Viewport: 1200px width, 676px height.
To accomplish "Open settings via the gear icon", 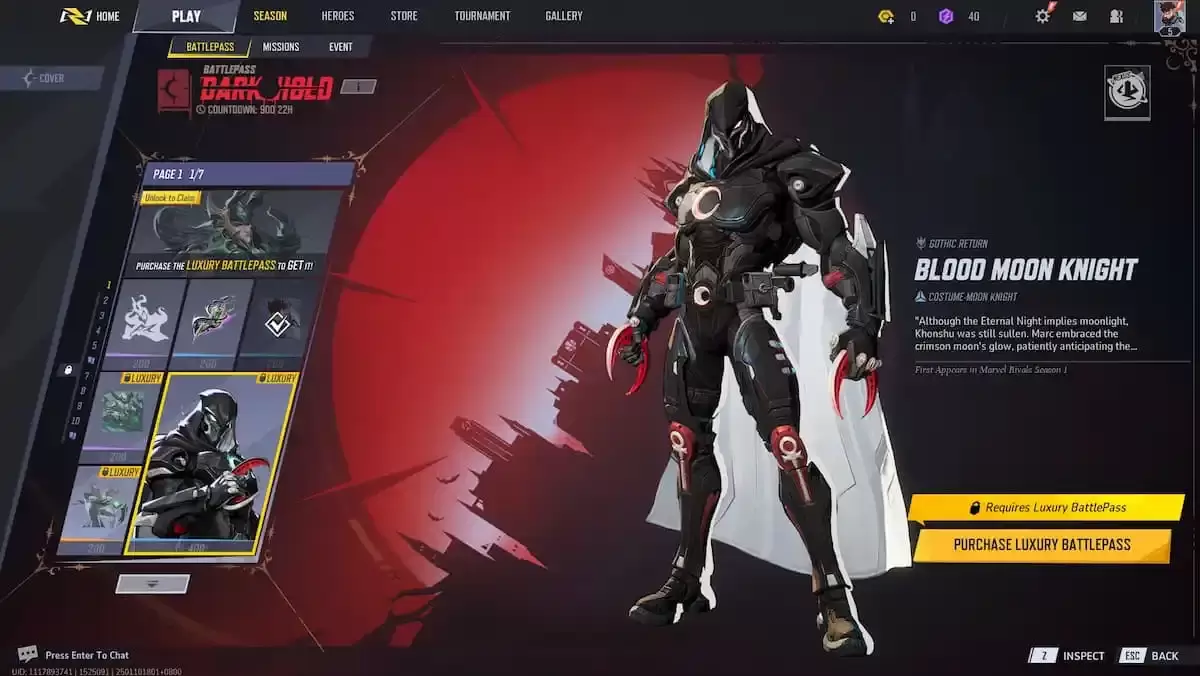I will (x=1043, y=16).
